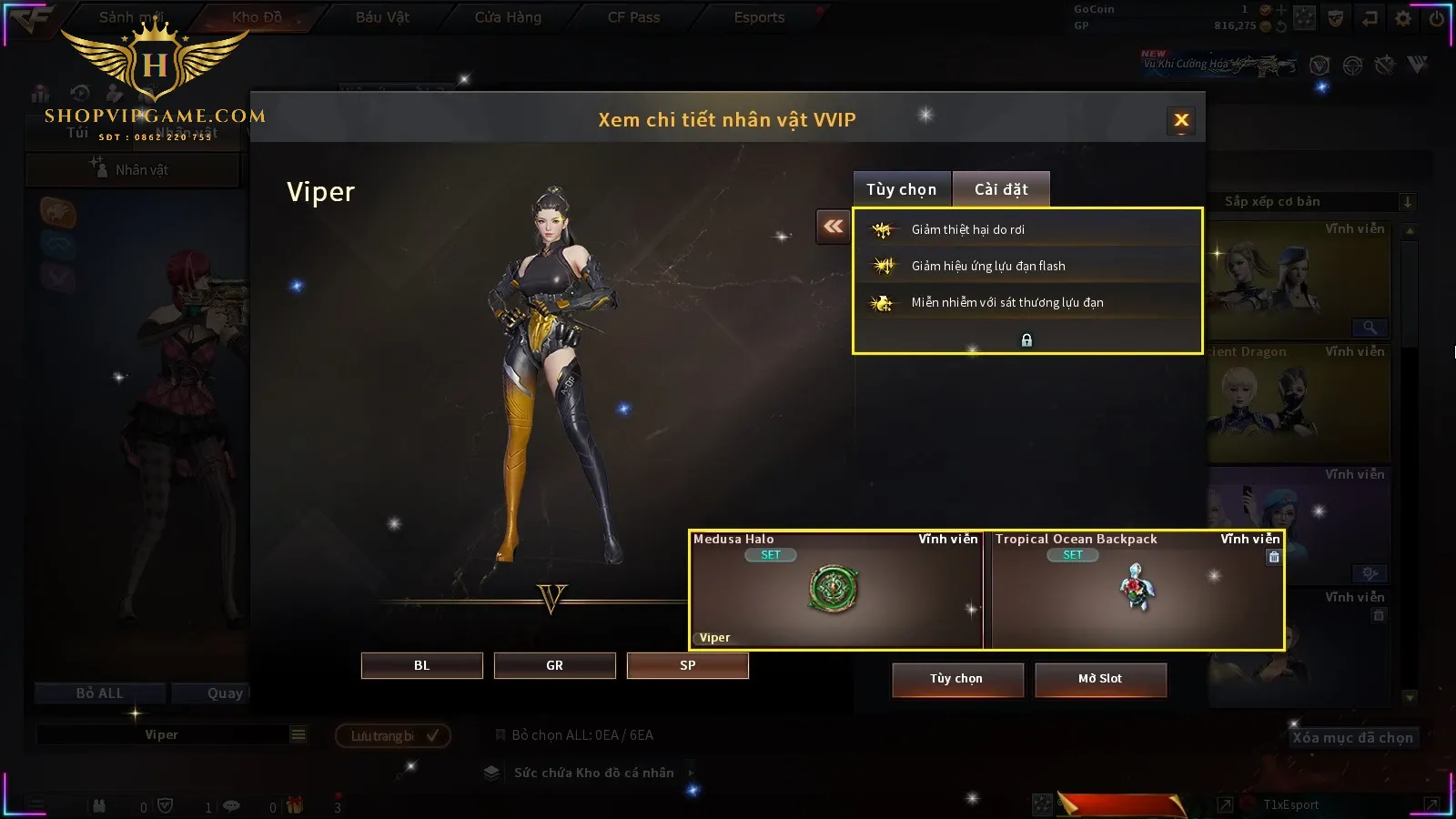Go to the Esports menu

coord(759,17)
